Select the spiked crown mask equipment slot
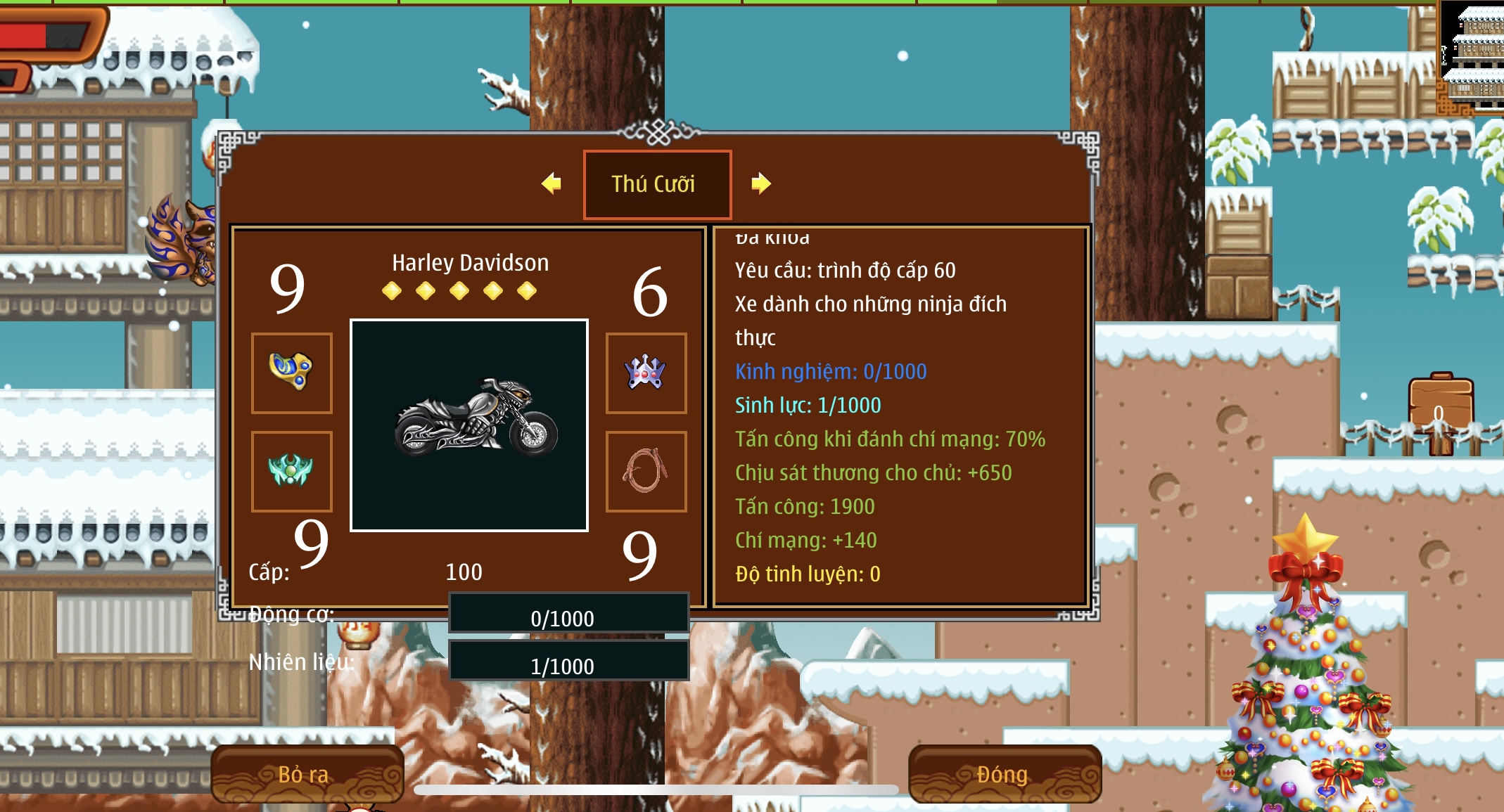Screen dimensions: 1504x812 646,373
